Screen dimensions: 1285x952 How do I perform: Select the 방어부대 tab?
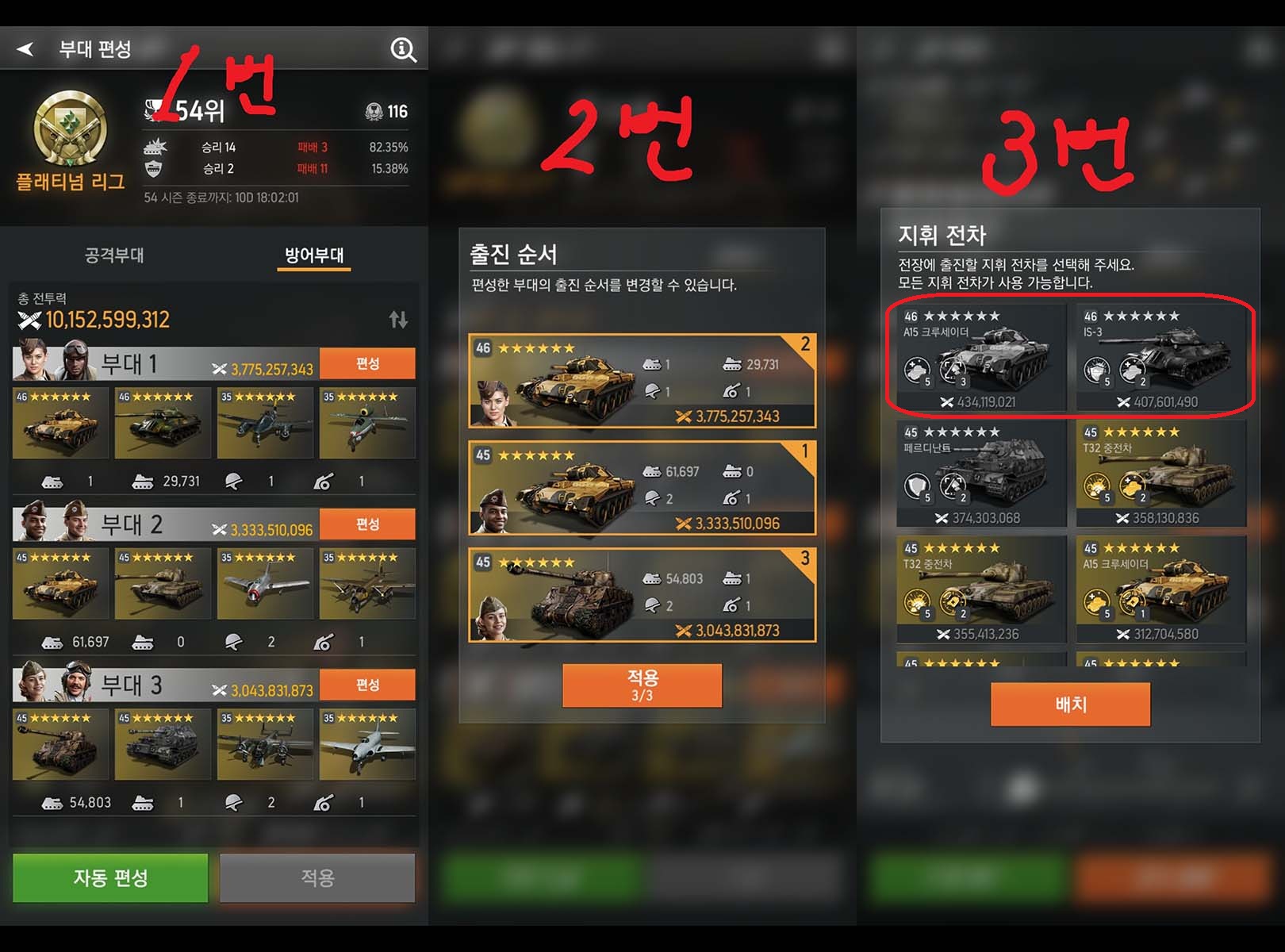tap(314, 255)
